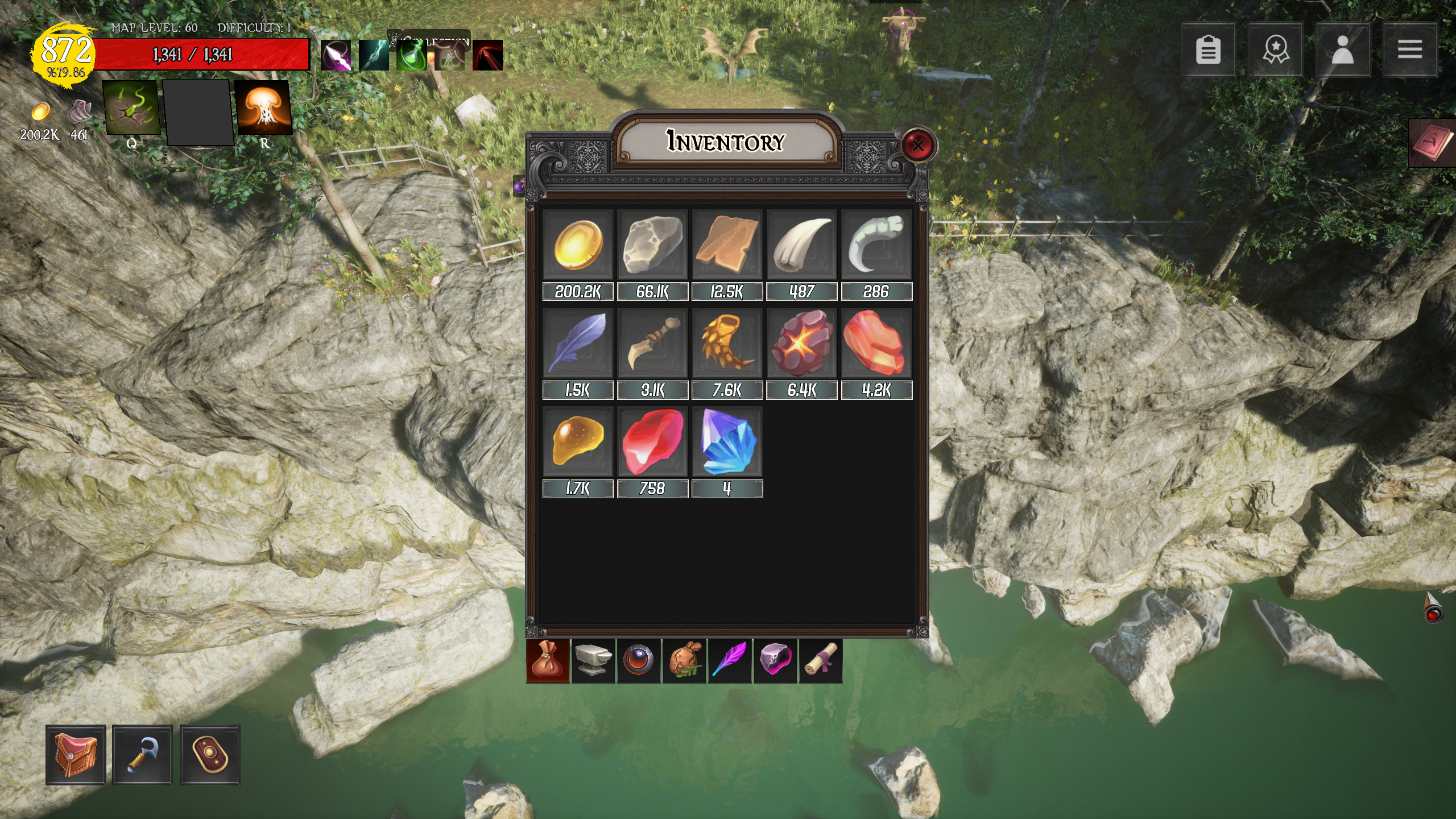Choose the white fang item slot
The width and height of the screenshot is (1456, 819).
click(801, 245)
